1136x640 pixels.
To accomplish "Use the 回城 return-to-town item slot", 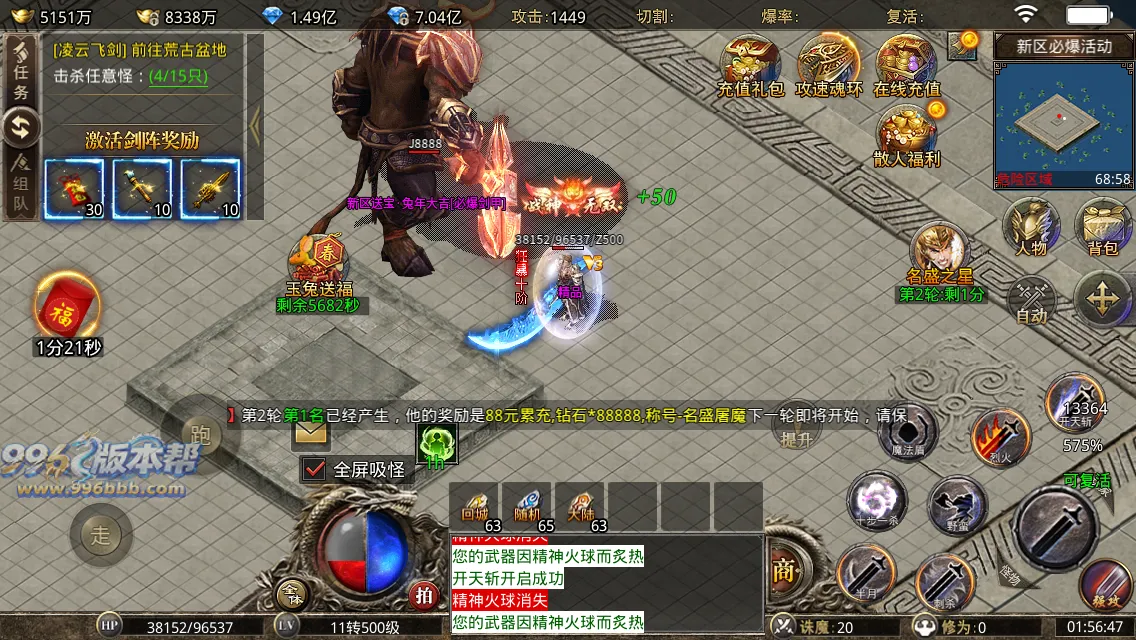I will [474, 506].
